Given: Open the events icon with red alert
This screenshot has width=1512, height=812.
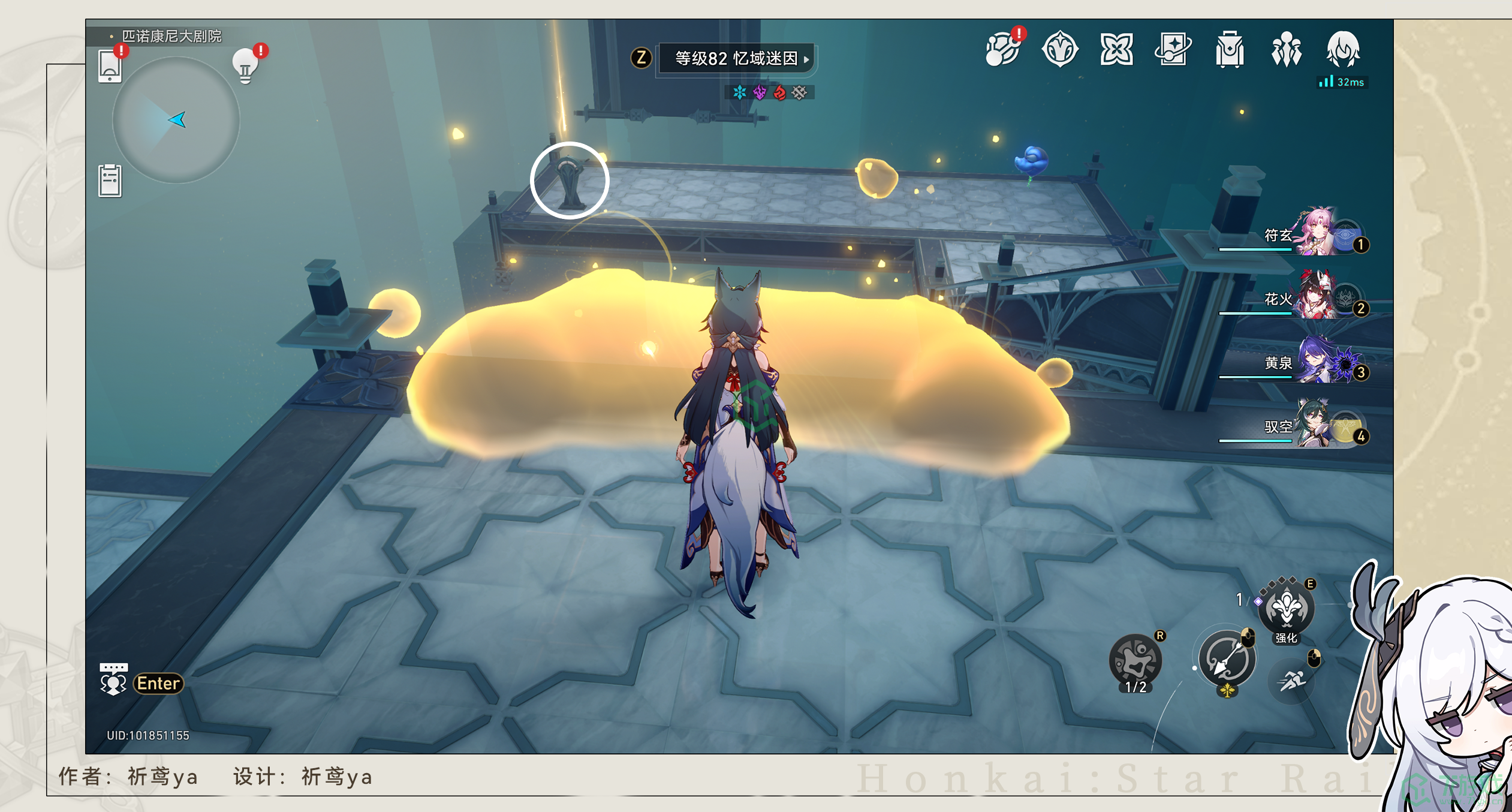Looking at the screenshot, I should (1003, 49).
